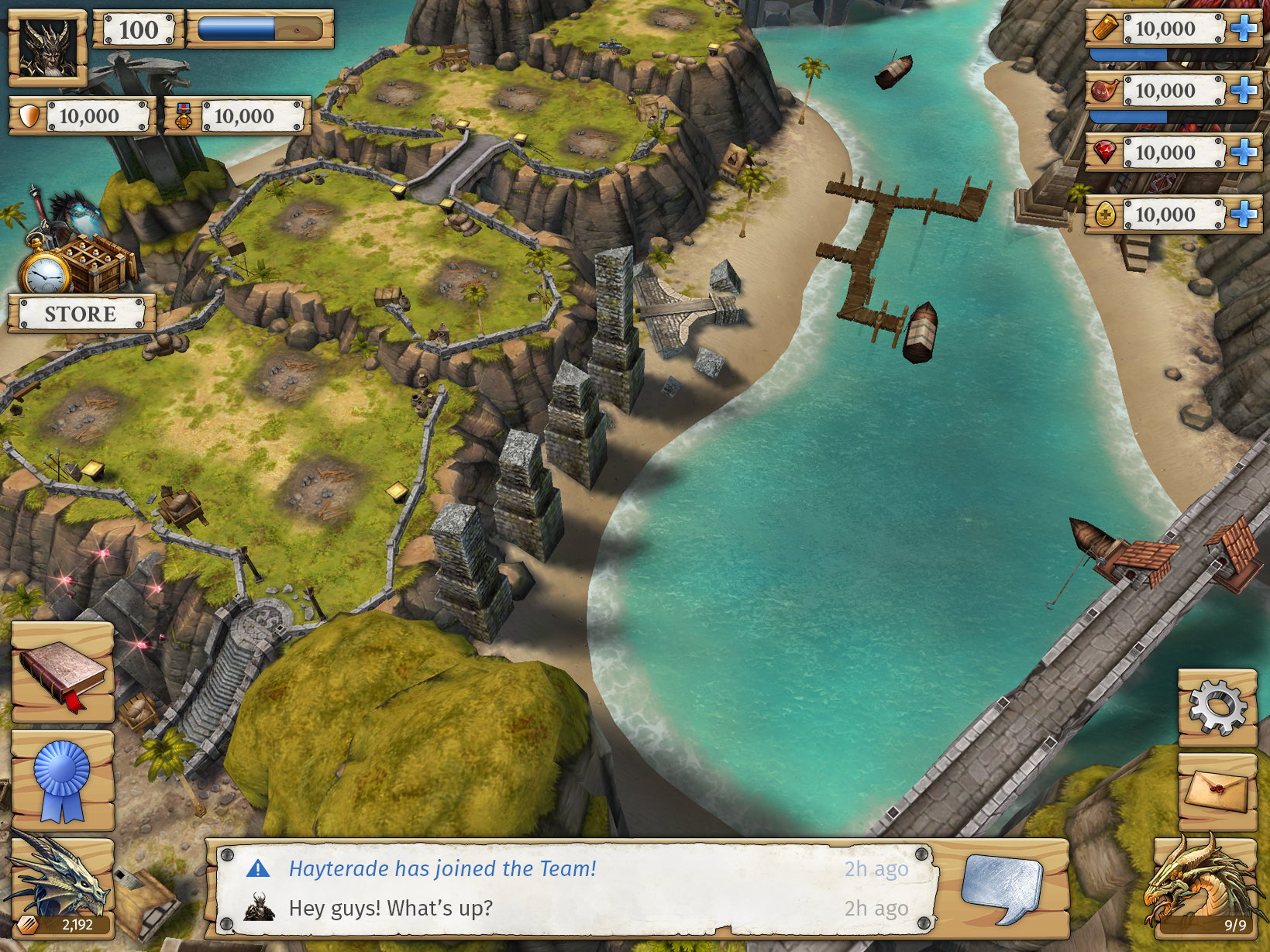Click the Hayterade joined the Team notification
This screenshot has height=952, width=1270.
coord(442,869)
